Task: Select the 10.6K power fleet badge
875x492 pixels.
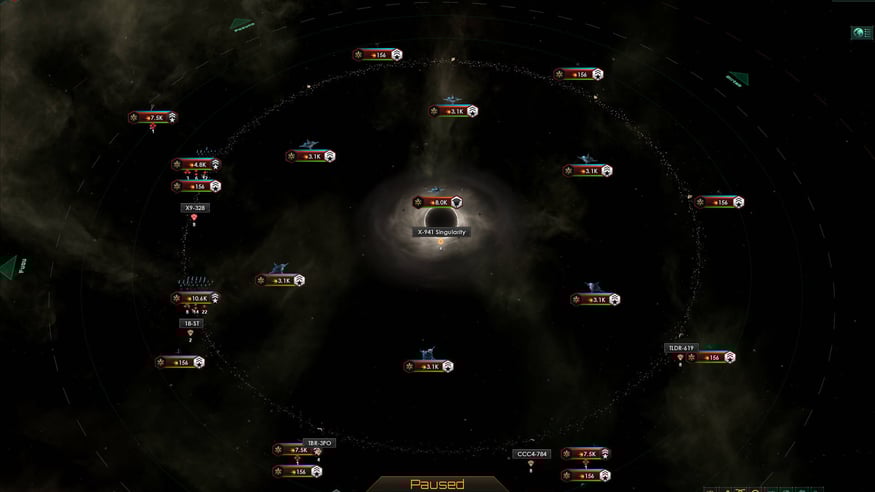Action: pos(195,298)
